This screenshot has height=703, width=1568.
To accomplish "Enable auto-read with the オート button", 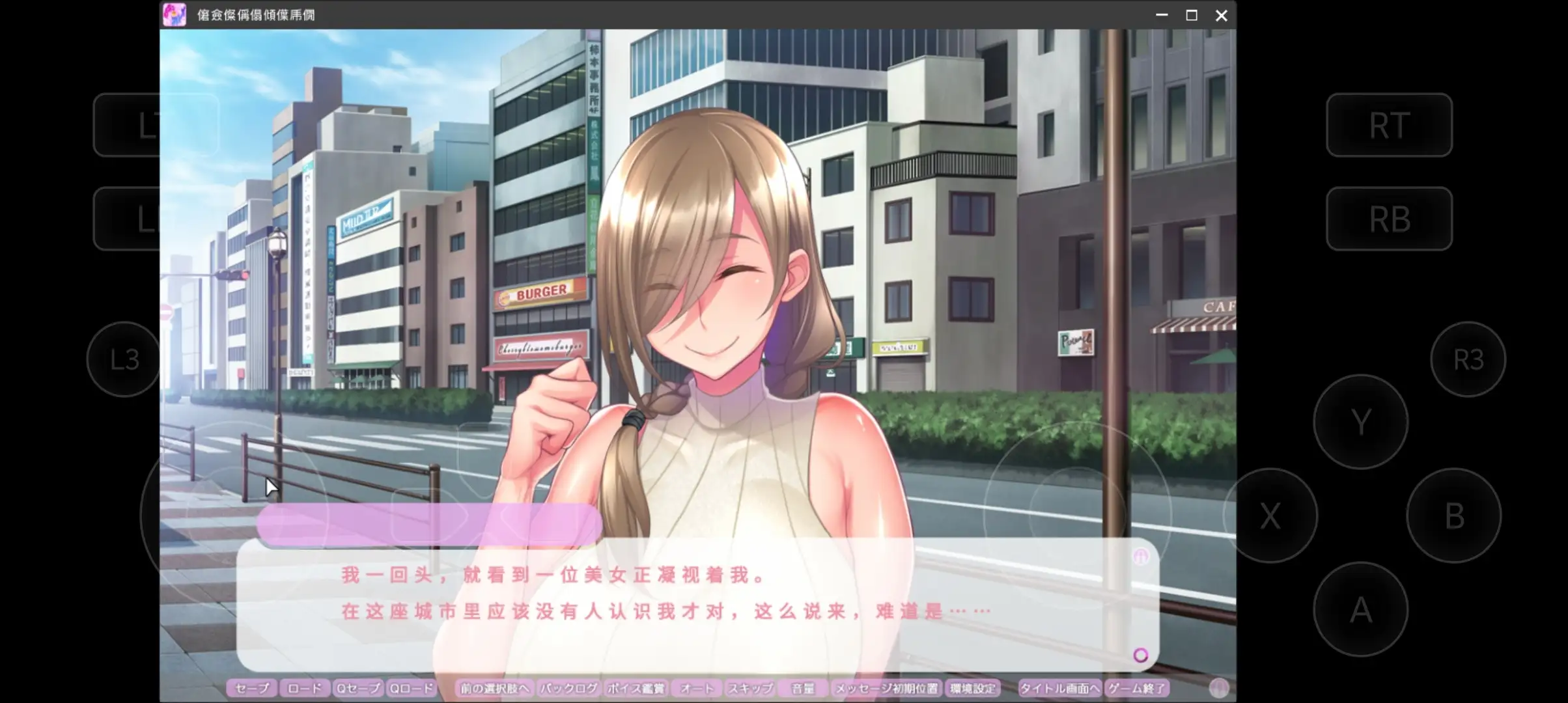I will (695, 688).
